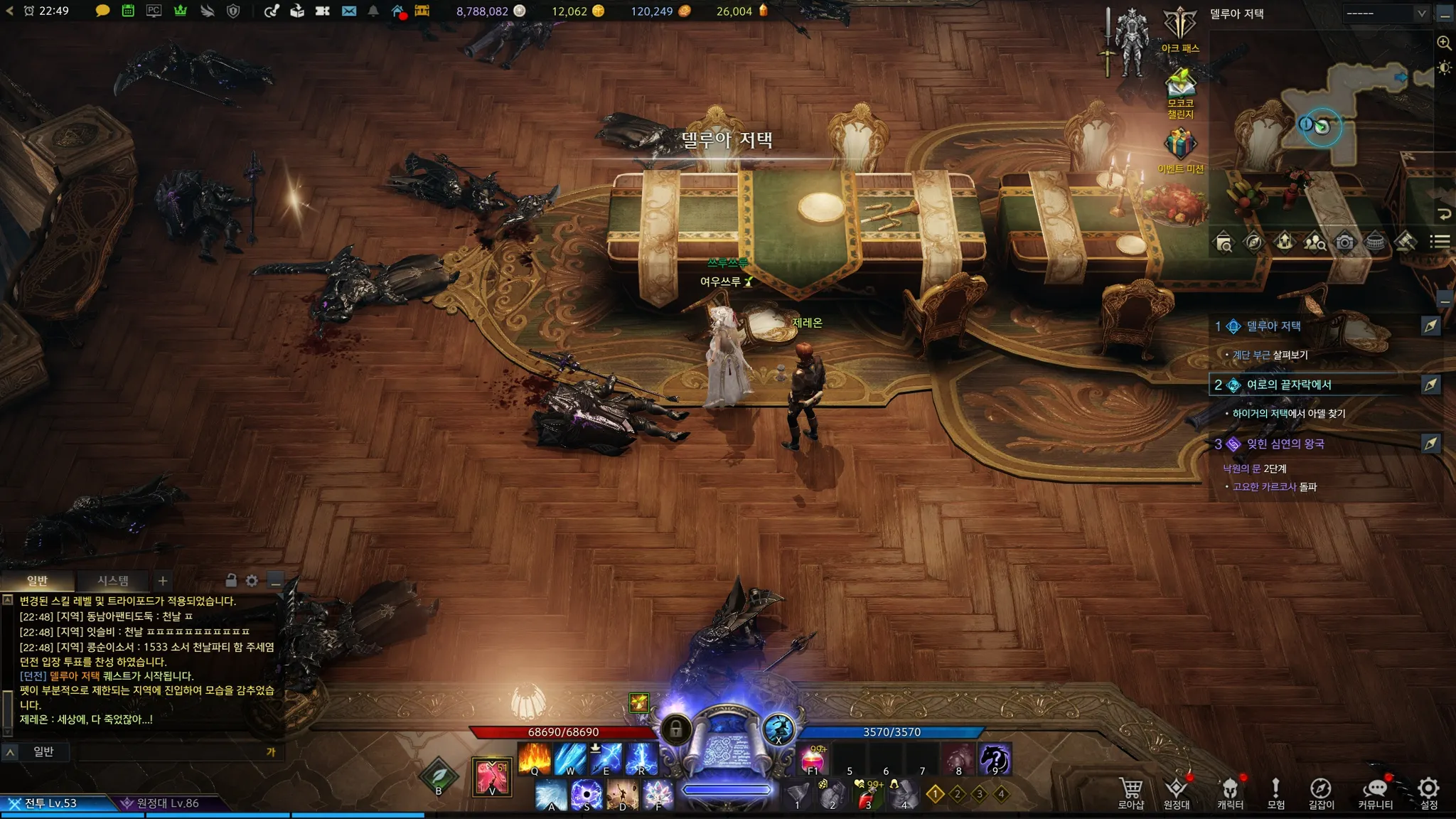This screenshot has height=819, width=1456.
Task: Select the 여로의 끝자락에서 quest tracker entry
Action: [x=1288, y=385]
